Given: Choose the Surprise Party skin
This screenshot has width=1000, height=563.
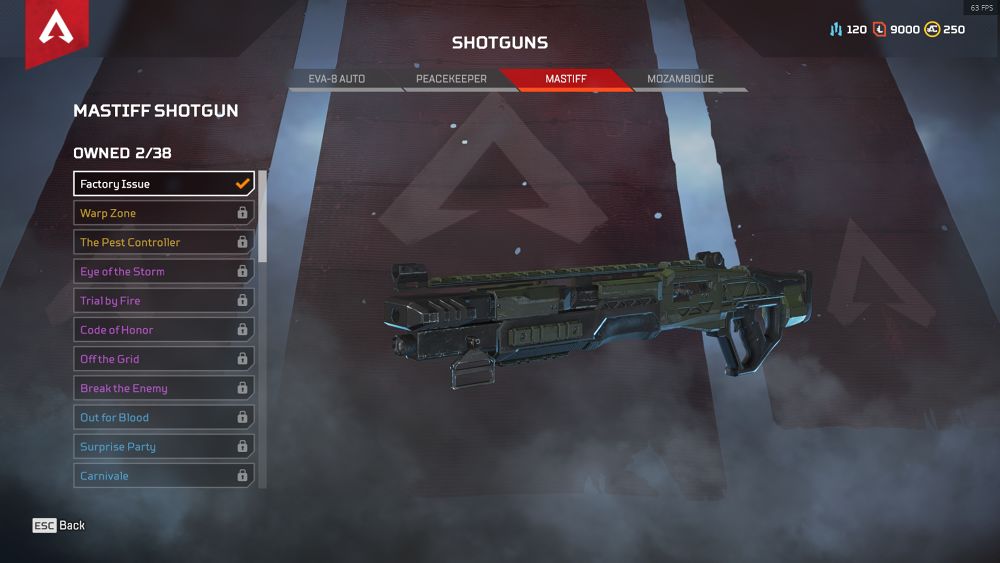Looking at the screenshot, I should pyautogui.click(x=164, y=446).
